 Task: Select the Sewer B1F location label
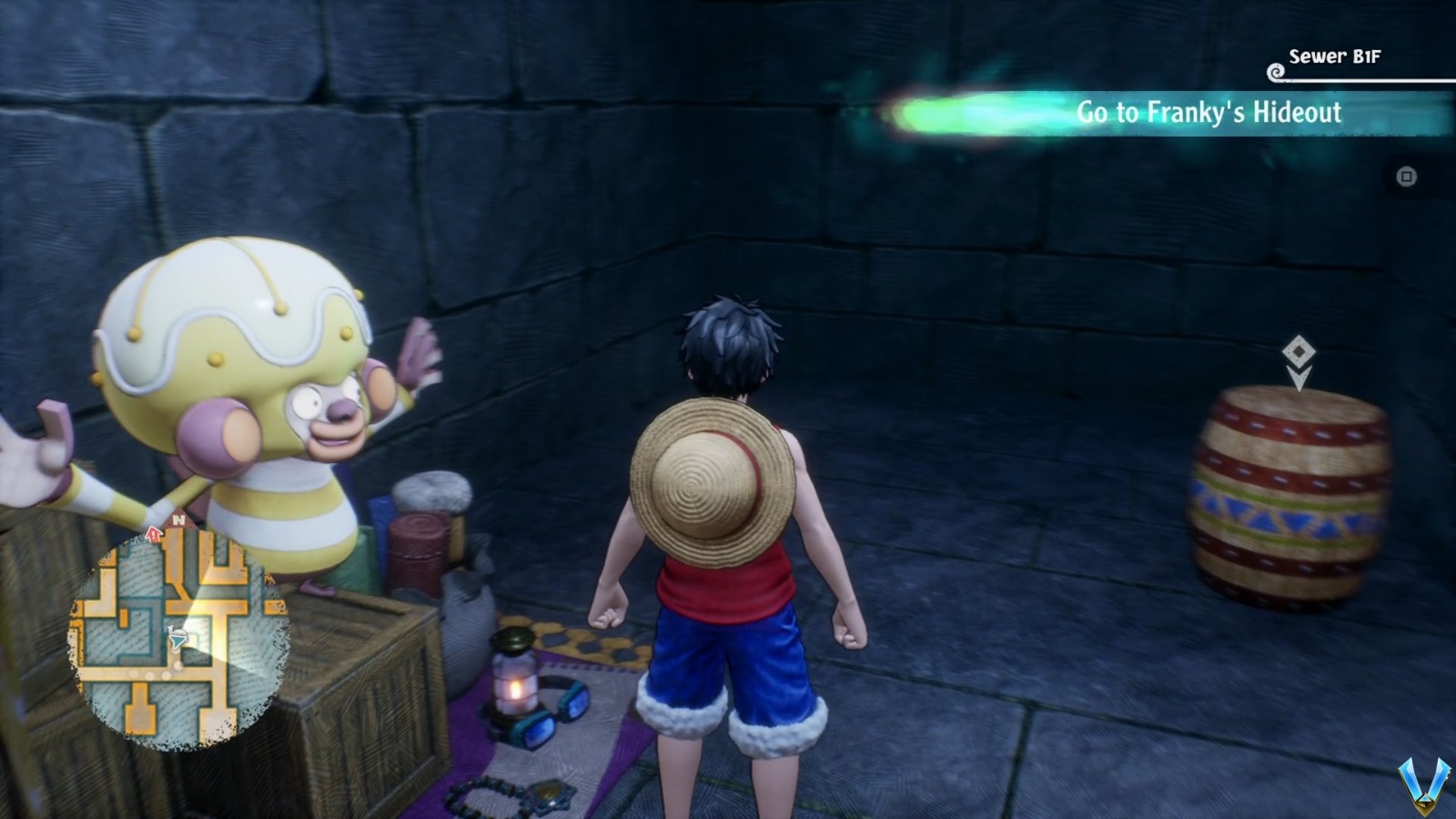click(x=1333, y=56)
